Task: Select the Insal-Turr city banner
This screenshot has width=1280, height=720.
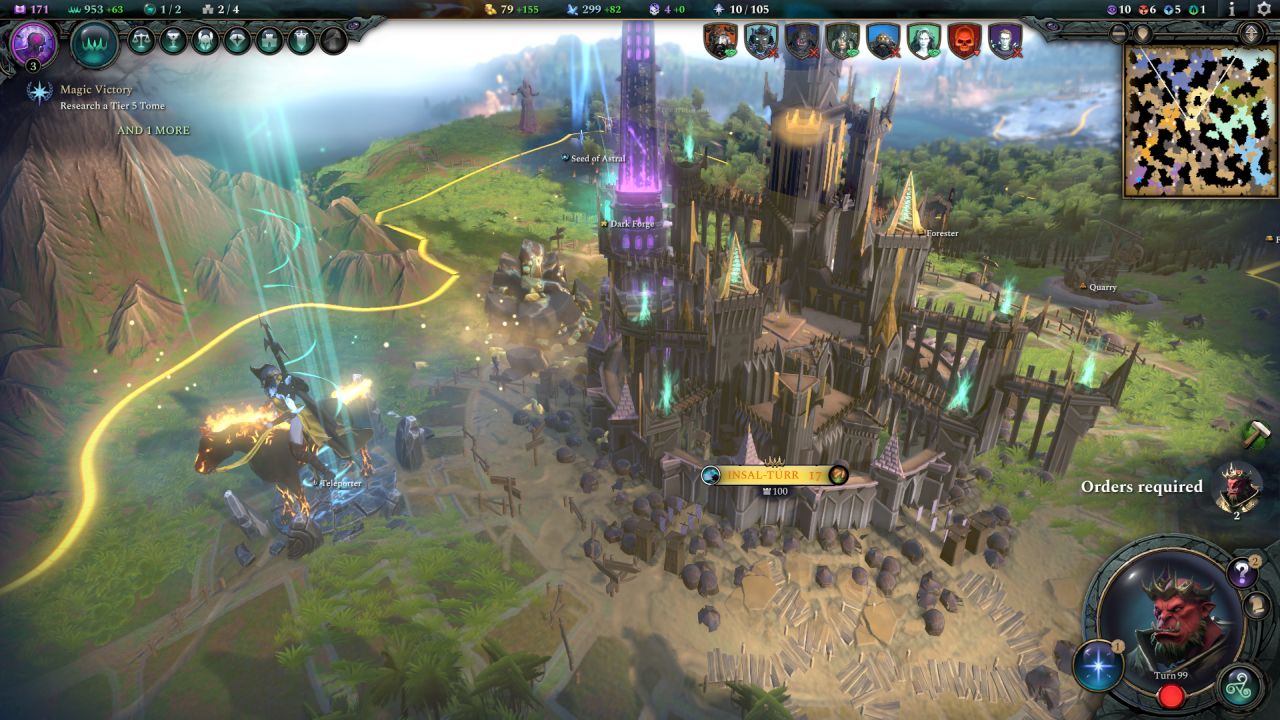Action: 775,475
